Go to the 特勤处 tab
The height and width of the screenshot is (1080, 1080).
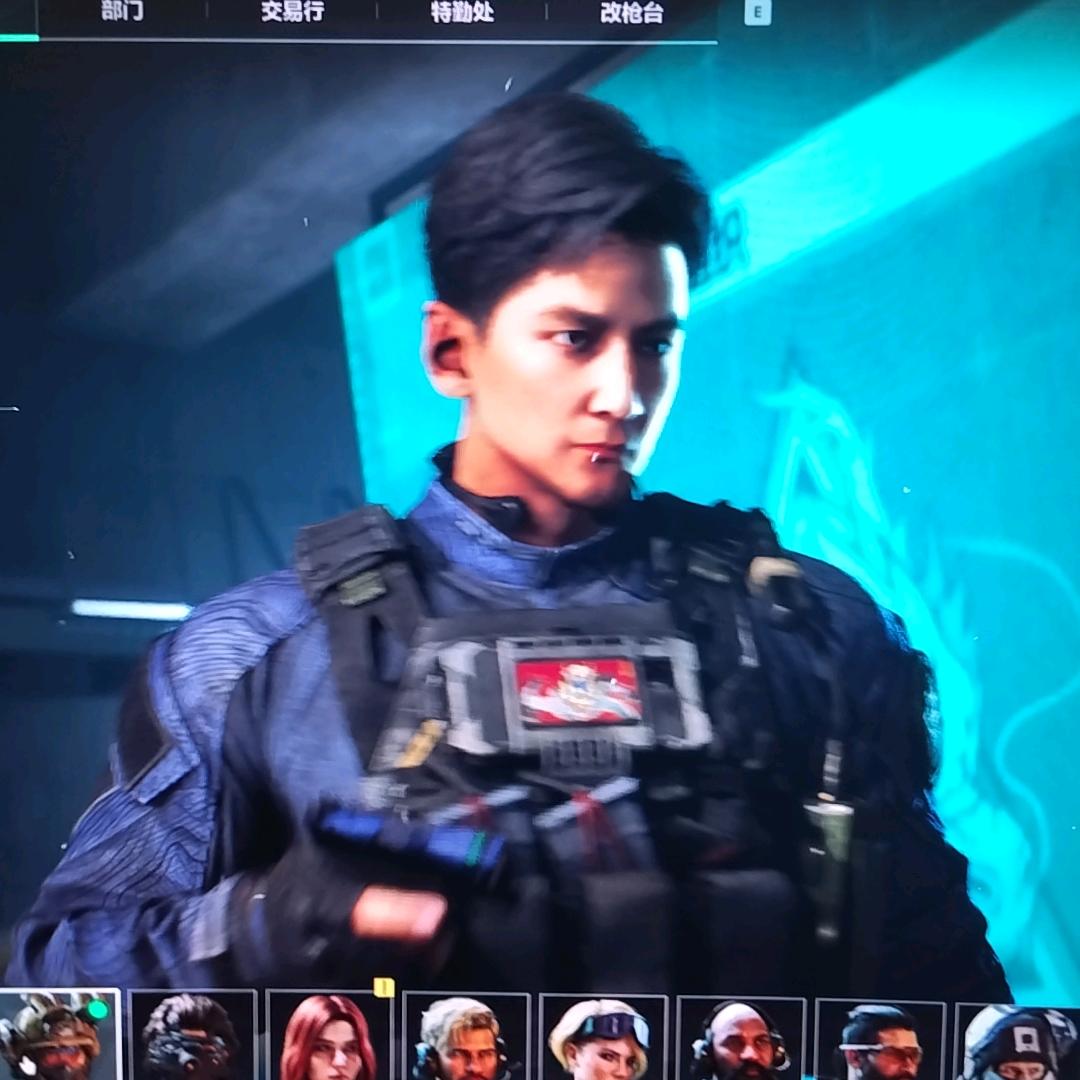(462, 12)
